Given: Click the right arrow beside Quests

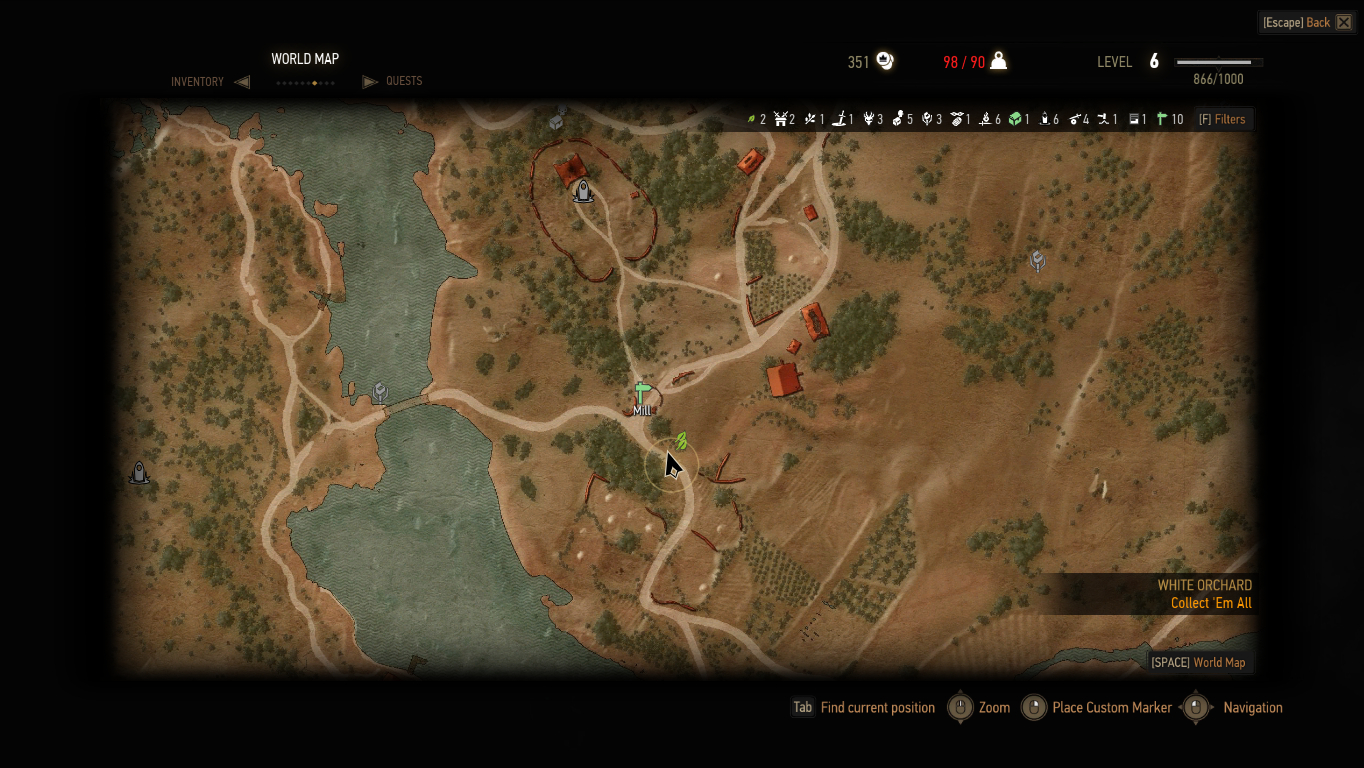Looking at the screenshot, I should pos(369,82).
